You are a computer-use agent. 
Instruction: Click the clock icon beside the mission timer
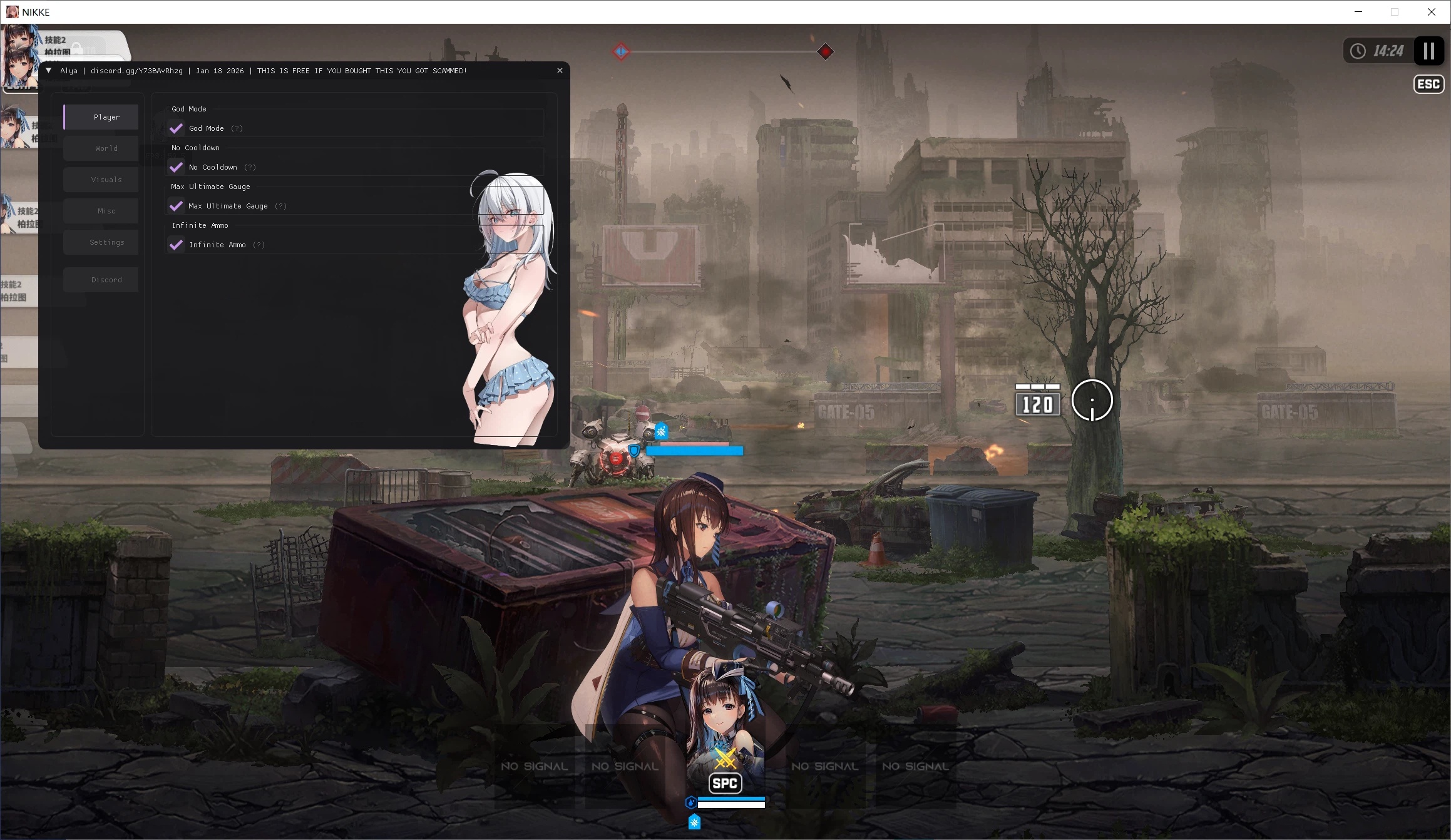pos(1358,51)
